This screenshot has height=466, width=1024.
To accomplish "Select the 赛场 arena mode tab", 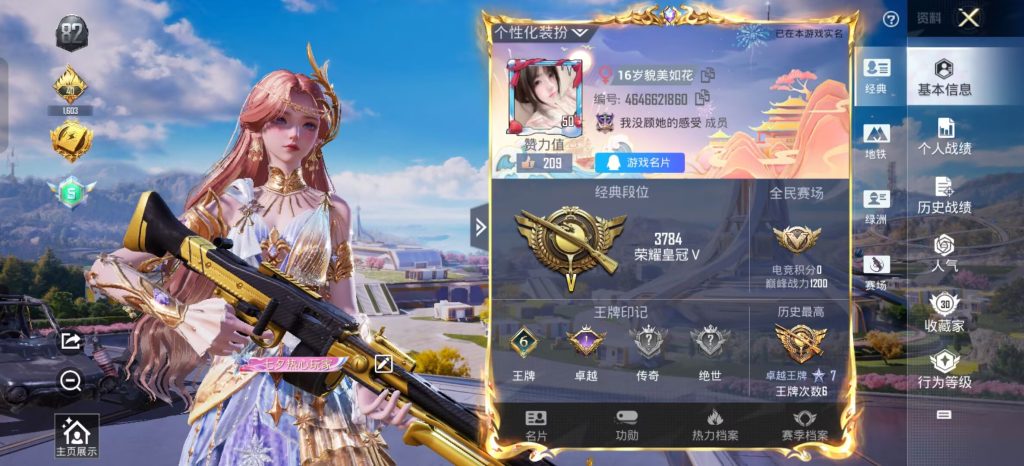I will [876, 272].
